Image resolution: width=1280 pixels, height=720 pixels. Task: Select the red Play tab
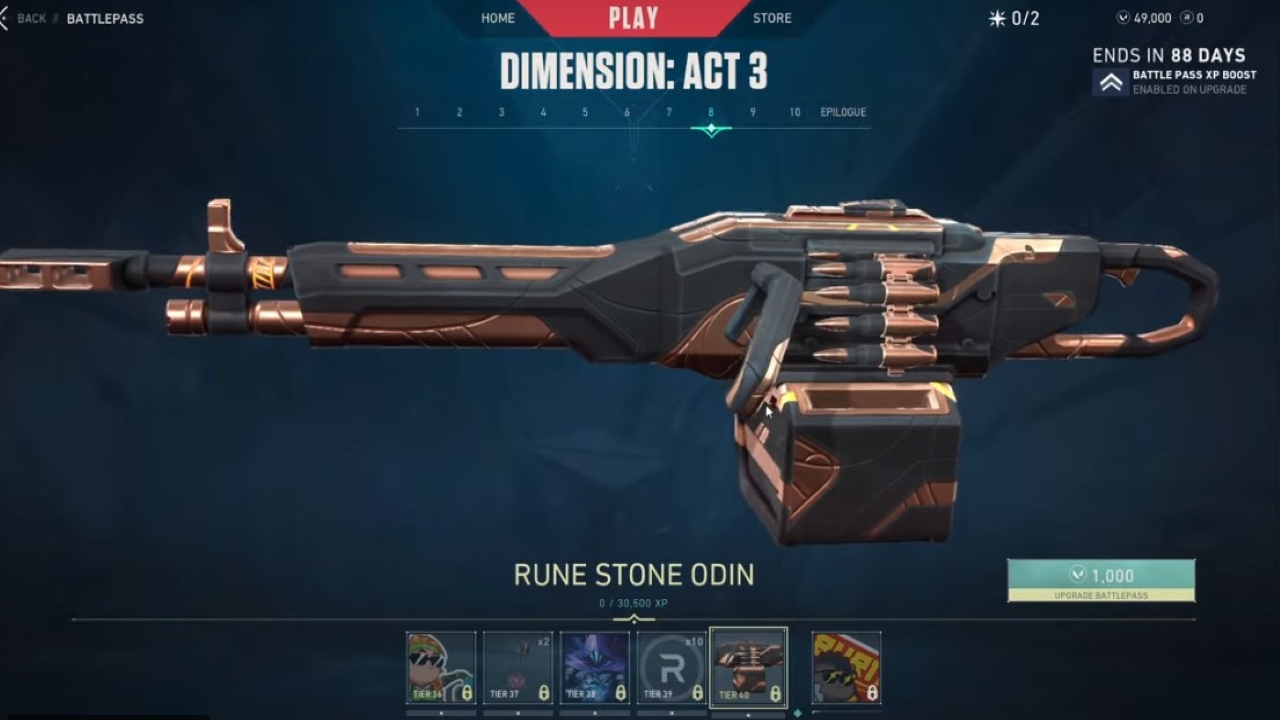pos(634,18)
